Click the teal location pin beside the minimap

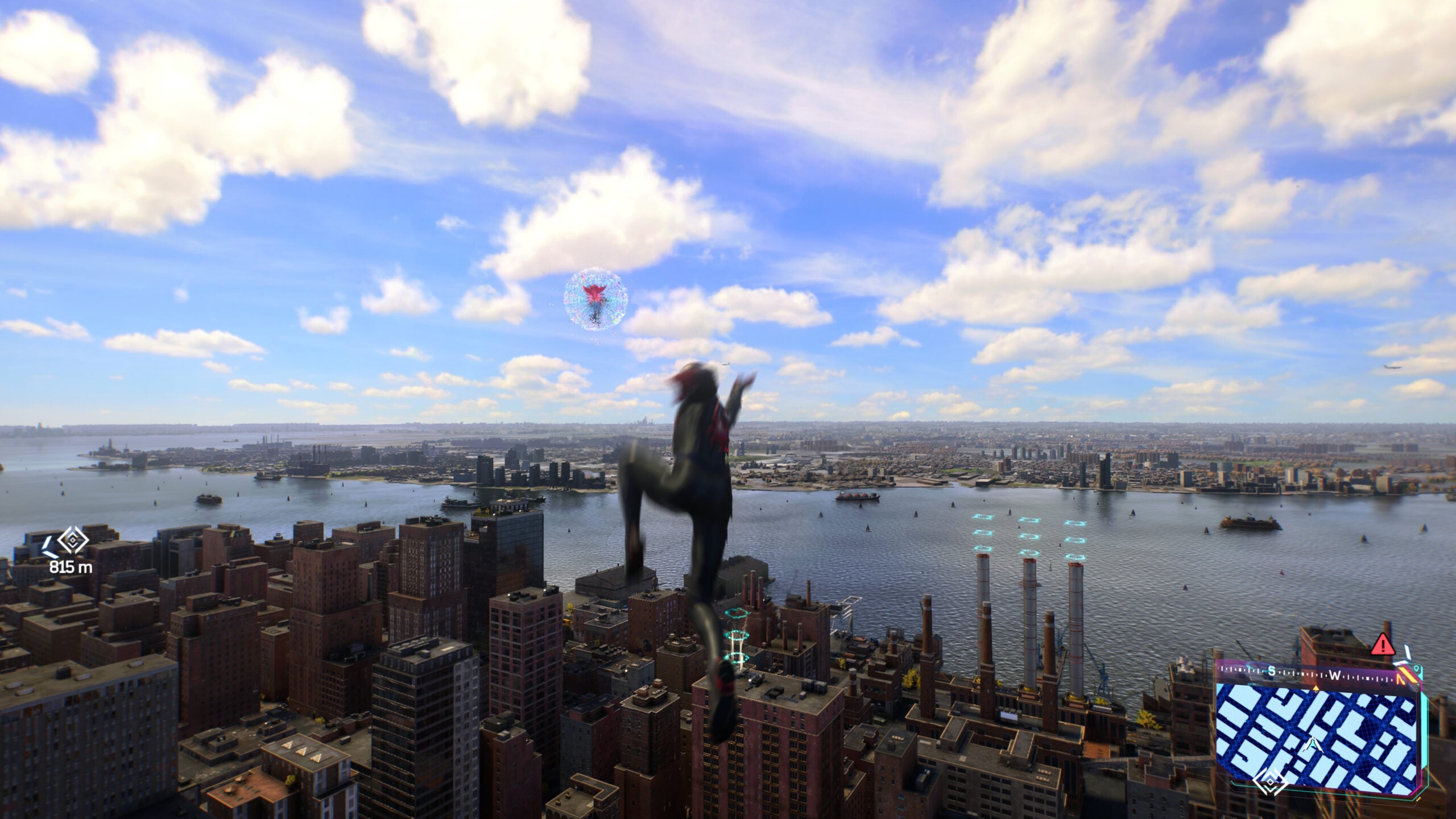pos(1417,669)
